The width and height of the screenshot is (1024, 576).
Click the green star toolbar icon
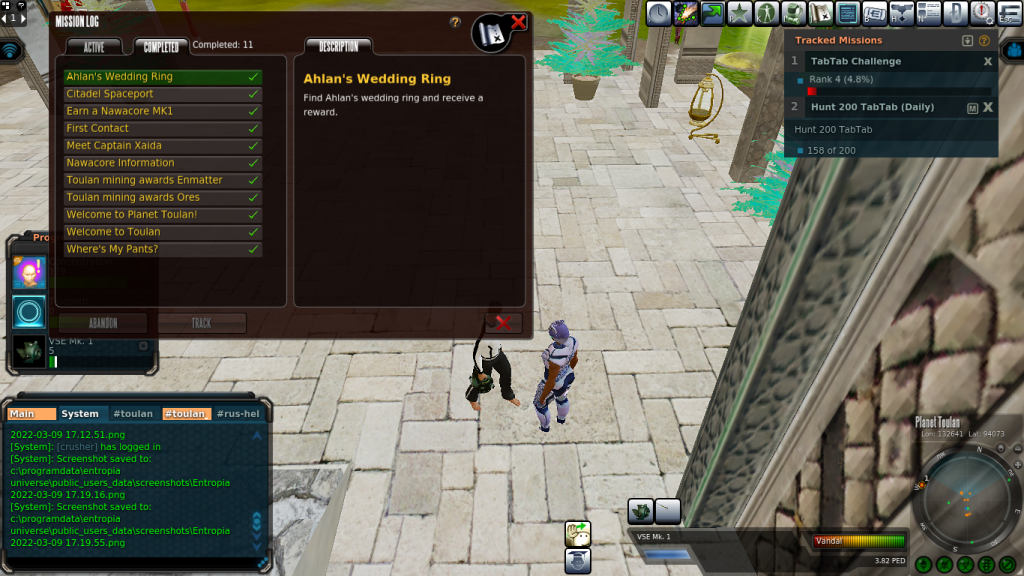[x=739, y=13]
